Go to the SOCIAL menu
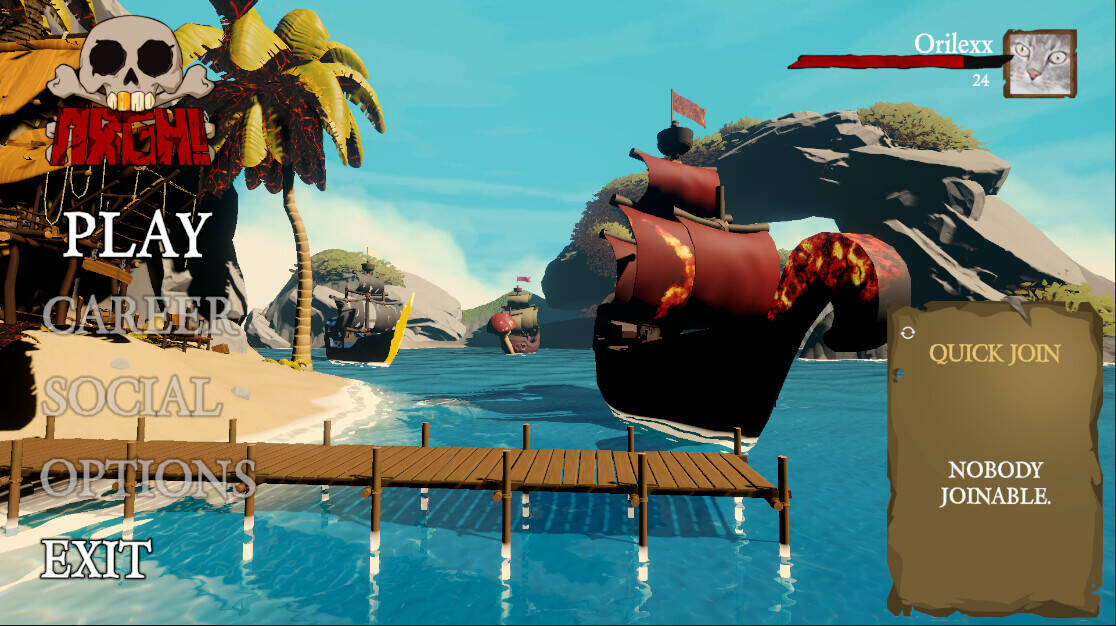 coord(131,396)
